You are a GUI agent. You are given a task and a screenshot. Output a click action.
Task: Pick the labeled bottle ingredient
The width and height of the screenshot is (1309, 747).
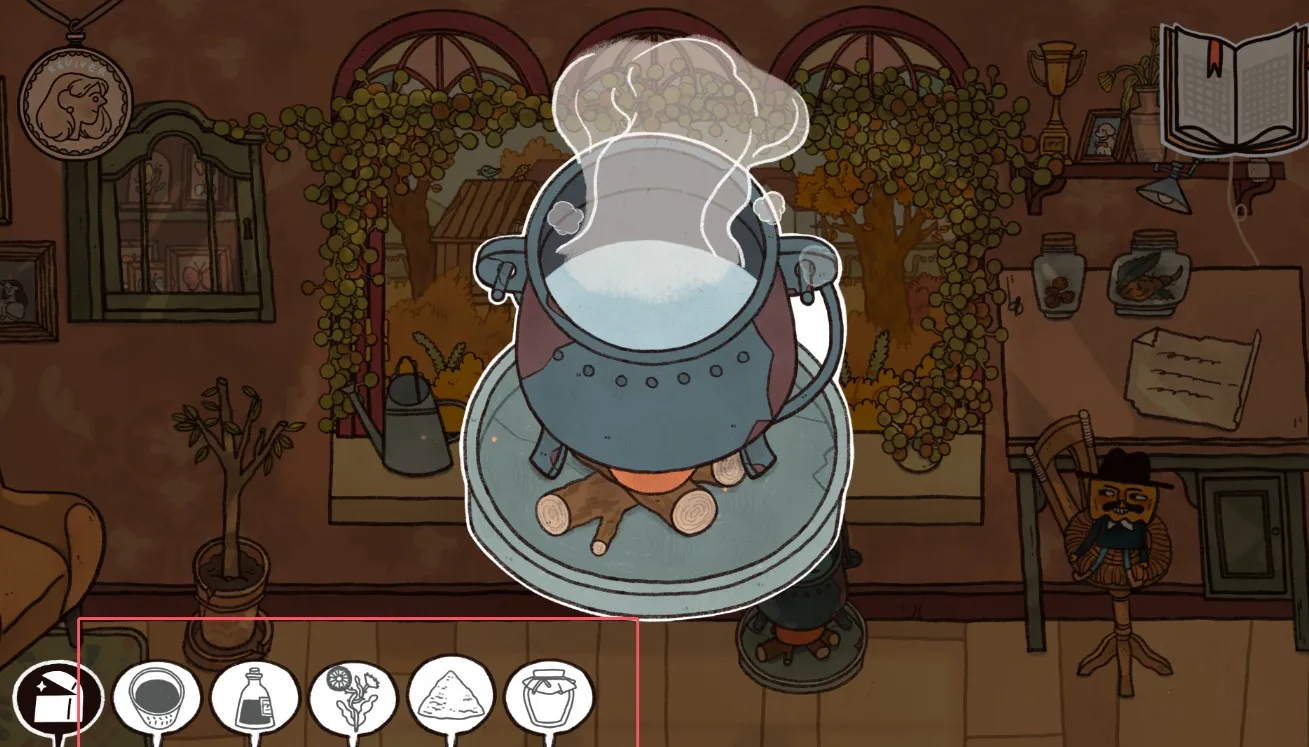[x=255, y=698]
